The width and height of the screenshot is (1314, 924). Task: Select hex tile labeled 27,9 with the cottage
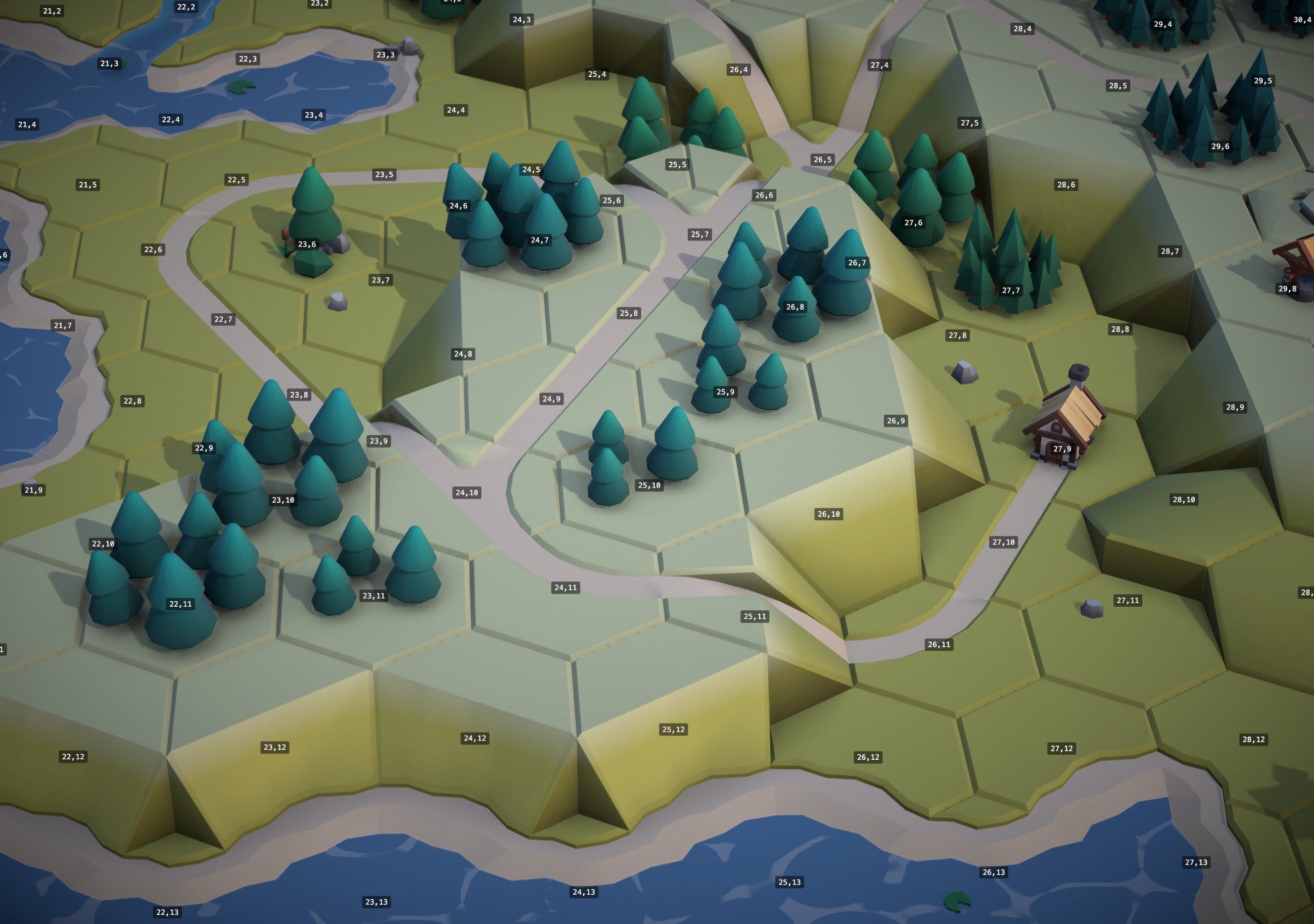1062,449
